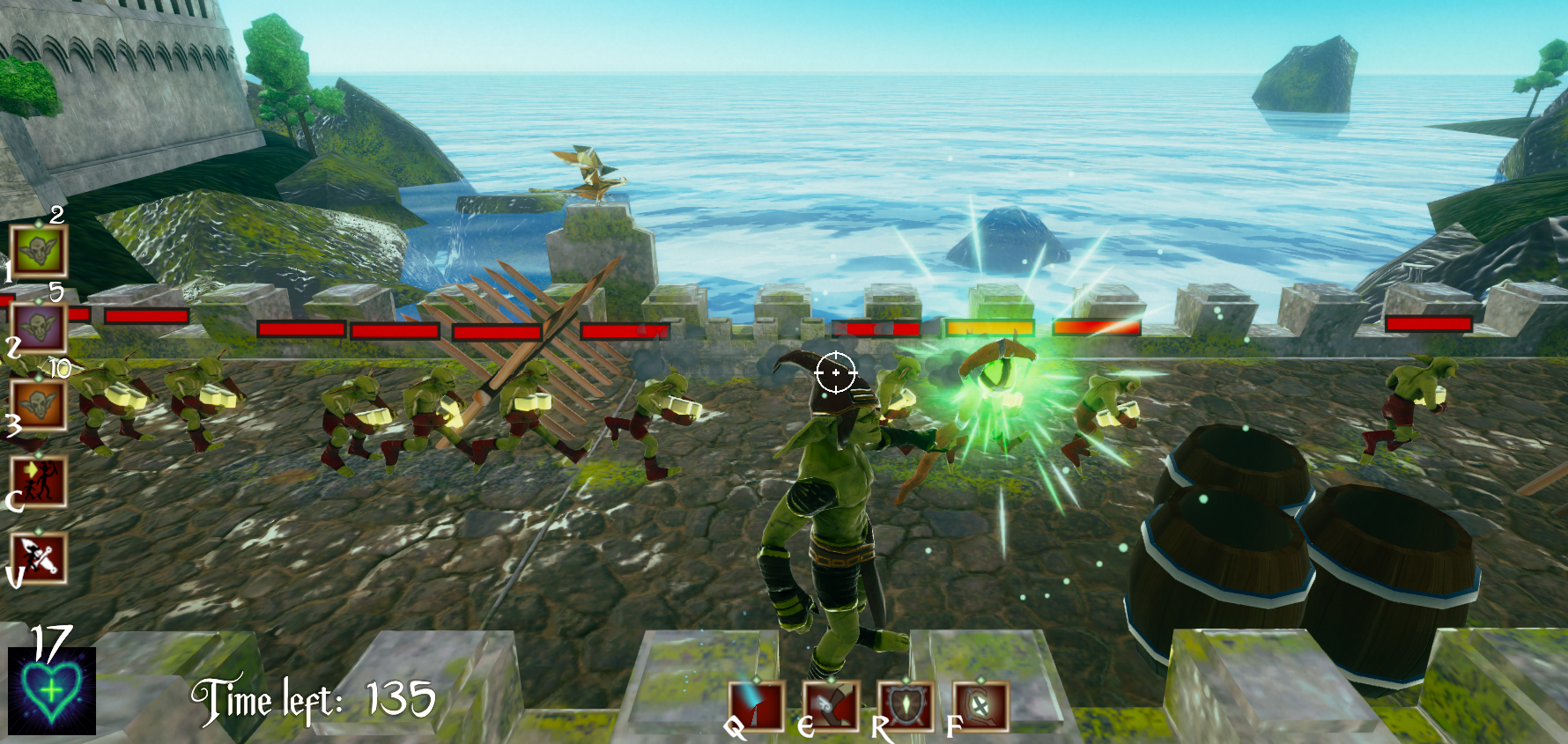Select the green goblin unit icon
Screen dimensions: 1568x744
pyautogui.click(x=39, y=251)
